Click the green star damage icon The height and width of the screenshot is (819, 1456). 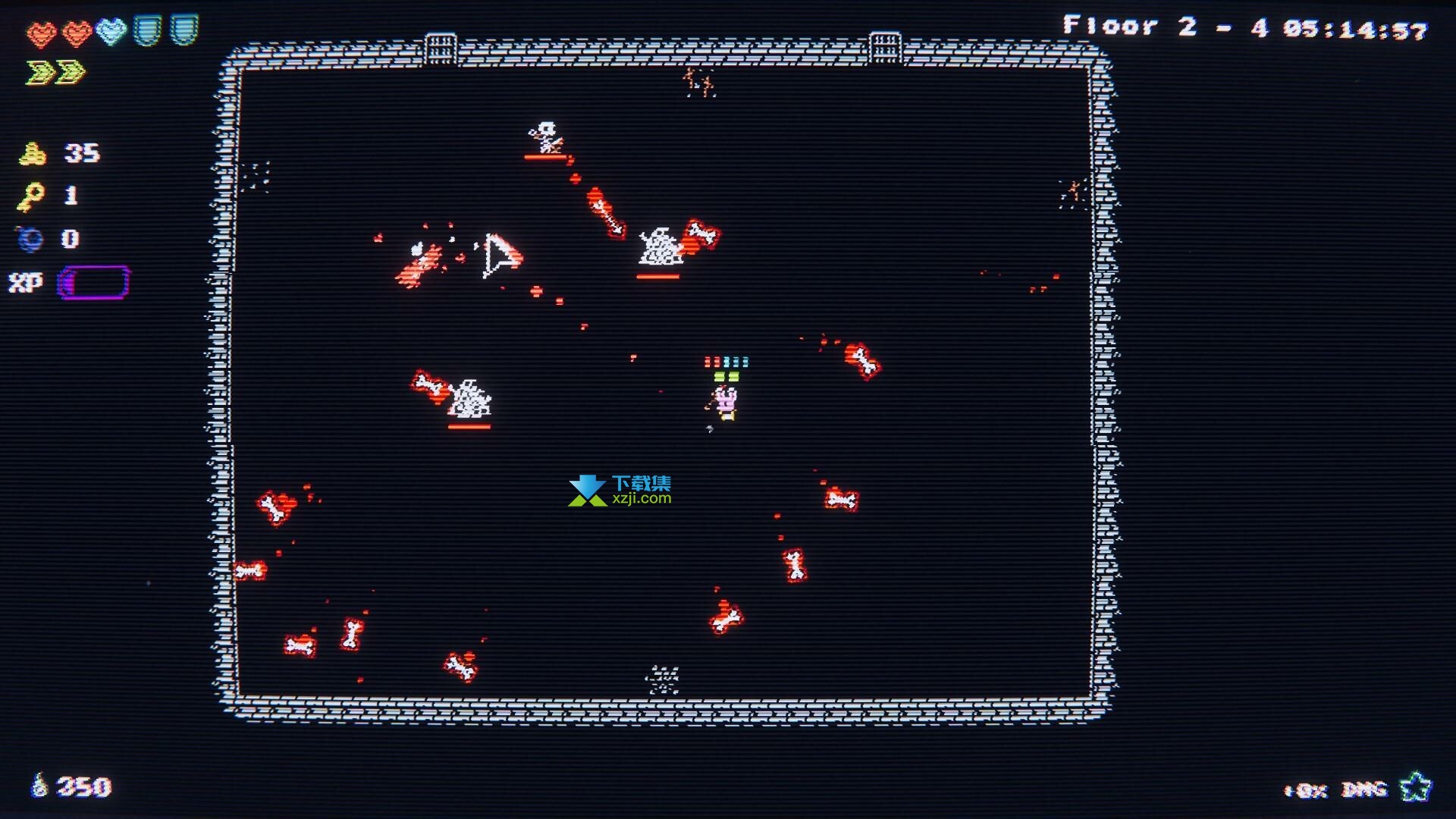[x=1415, y=787]
